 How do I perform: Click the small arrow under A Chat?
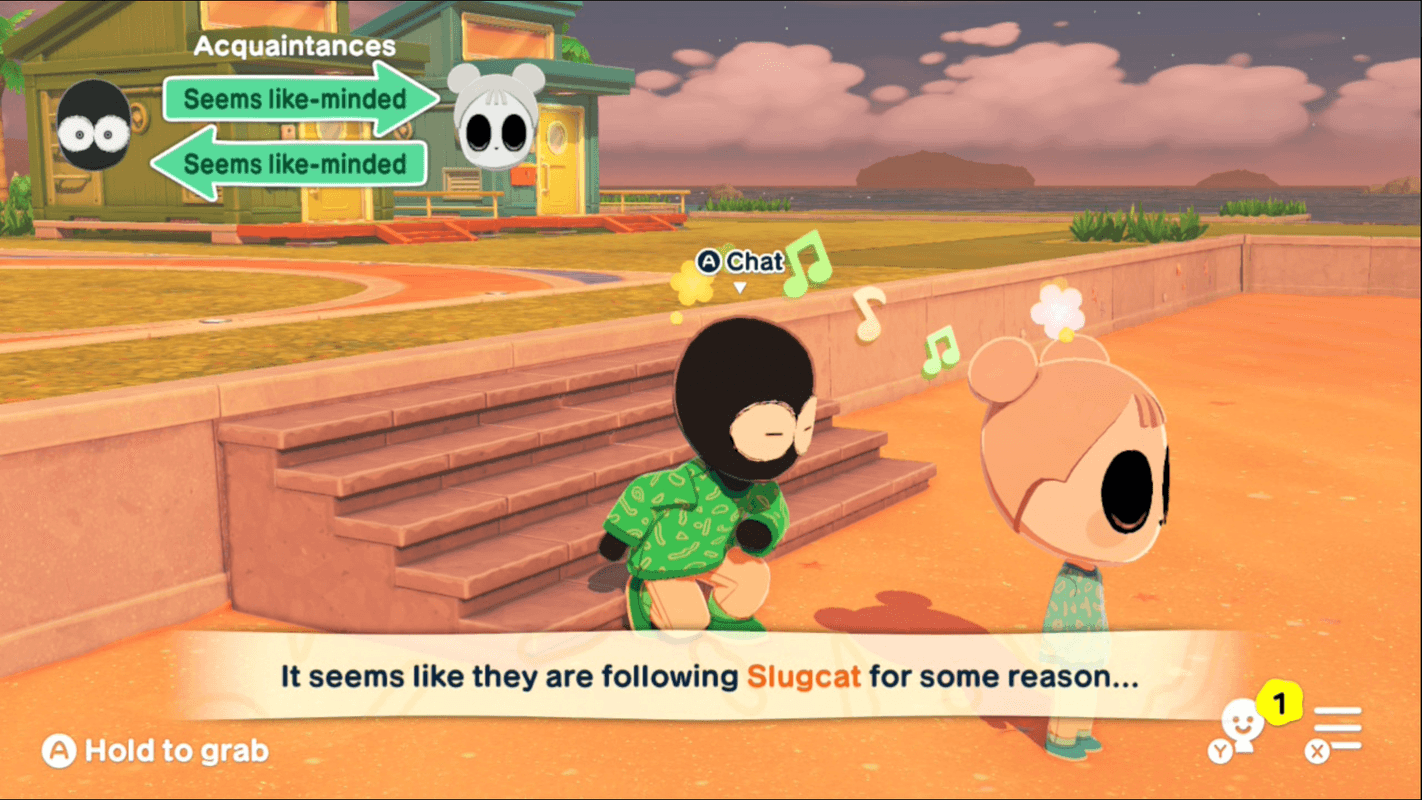click(742, 285)
